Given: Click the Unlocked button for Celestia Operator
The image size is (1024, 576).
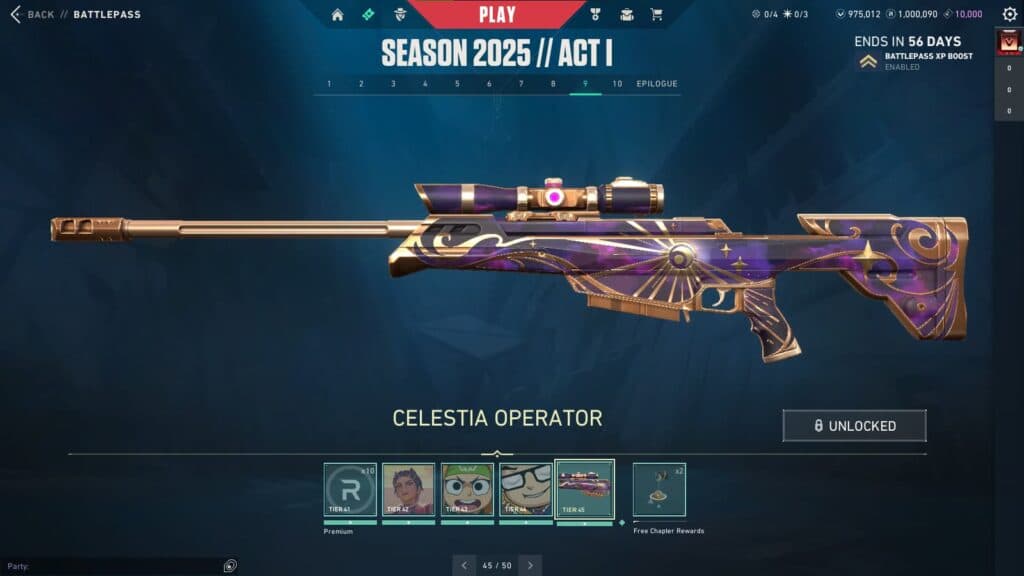Looking at the screenshot, I should click(854, 426).
